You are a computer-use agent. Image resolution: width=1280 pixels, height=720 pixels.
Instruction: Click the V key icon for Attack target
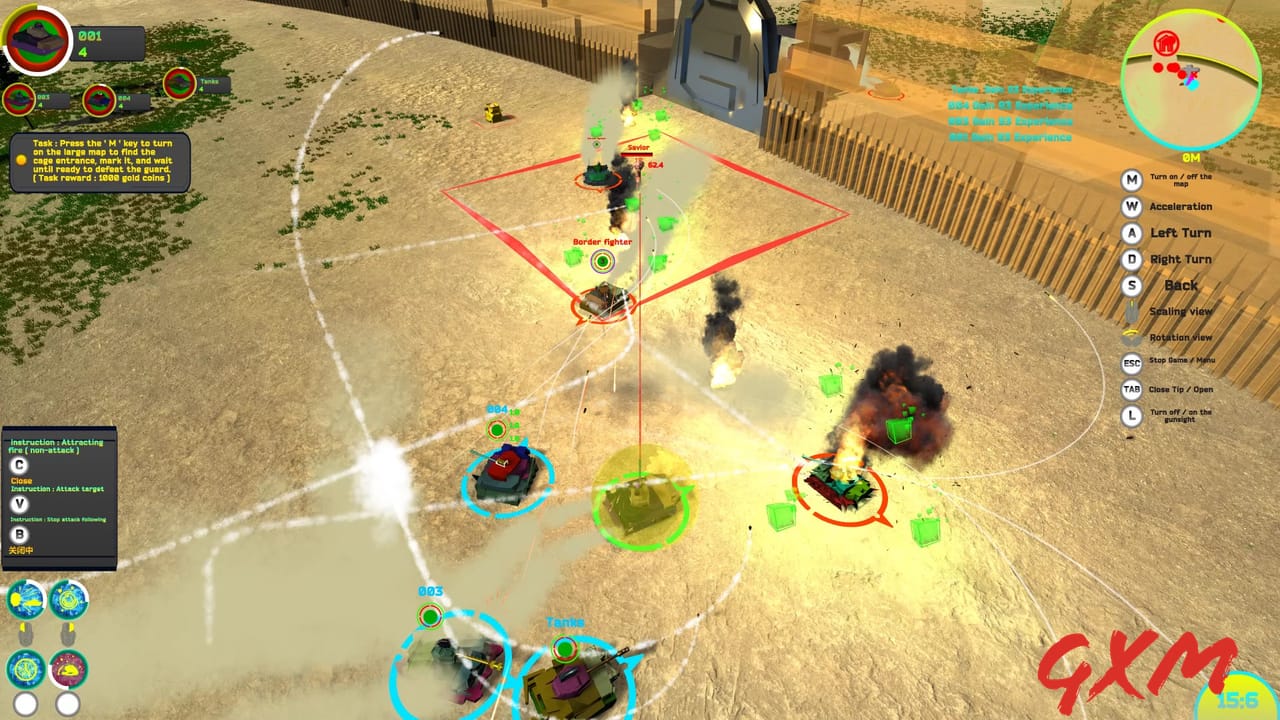coord(19,503)
